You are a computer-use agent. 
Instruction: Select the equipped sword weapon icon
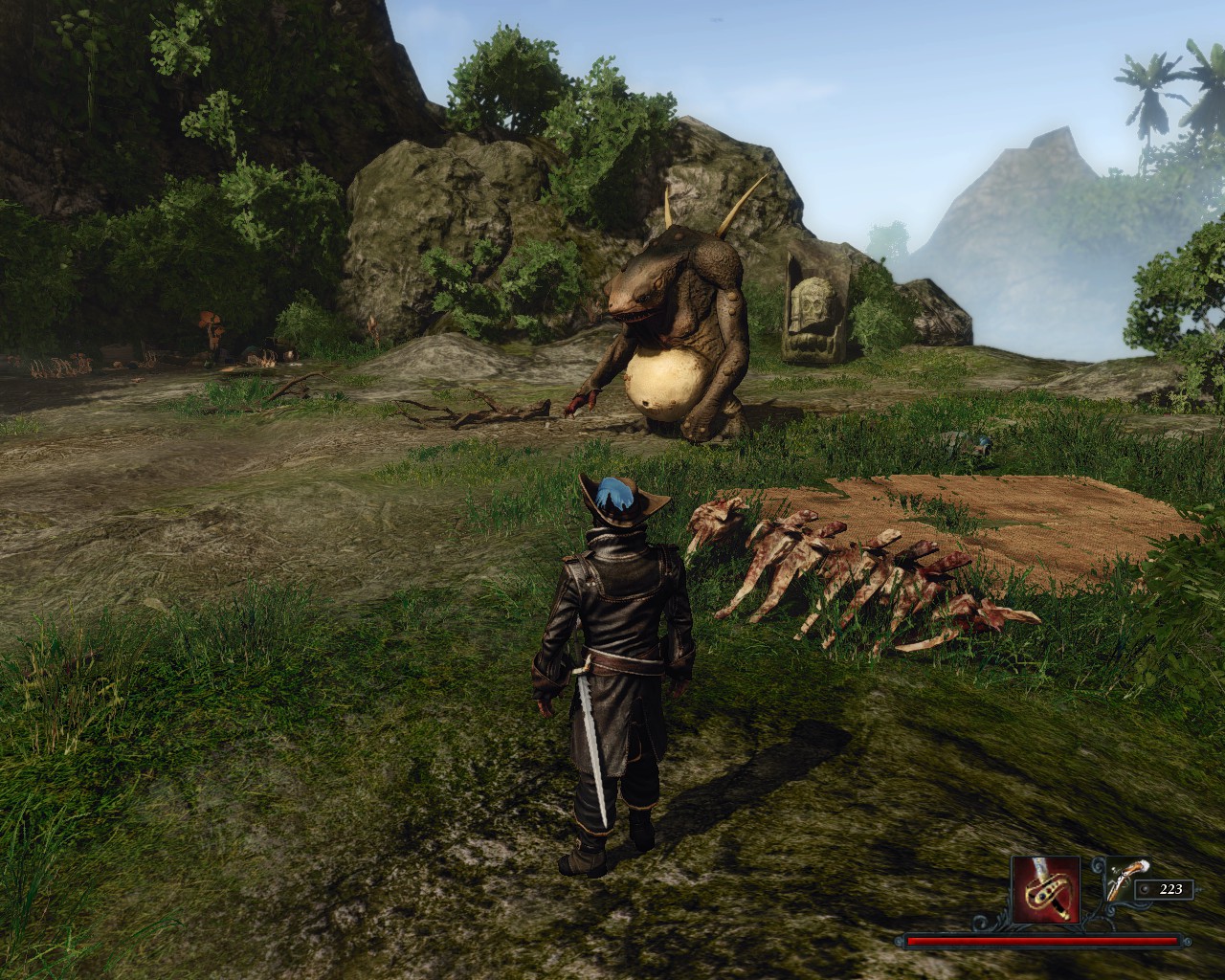[x=1047, y=890]
